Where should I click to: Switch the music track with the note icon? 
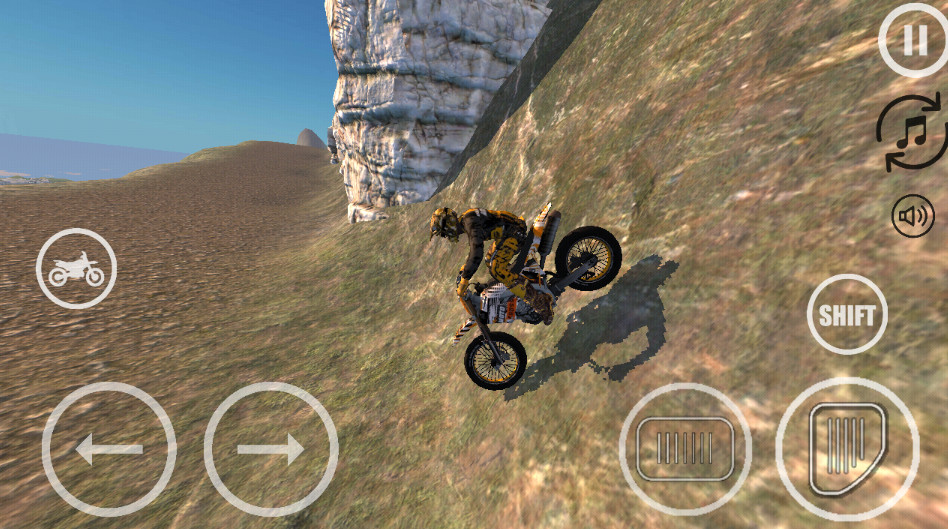[x=910, y=132]
